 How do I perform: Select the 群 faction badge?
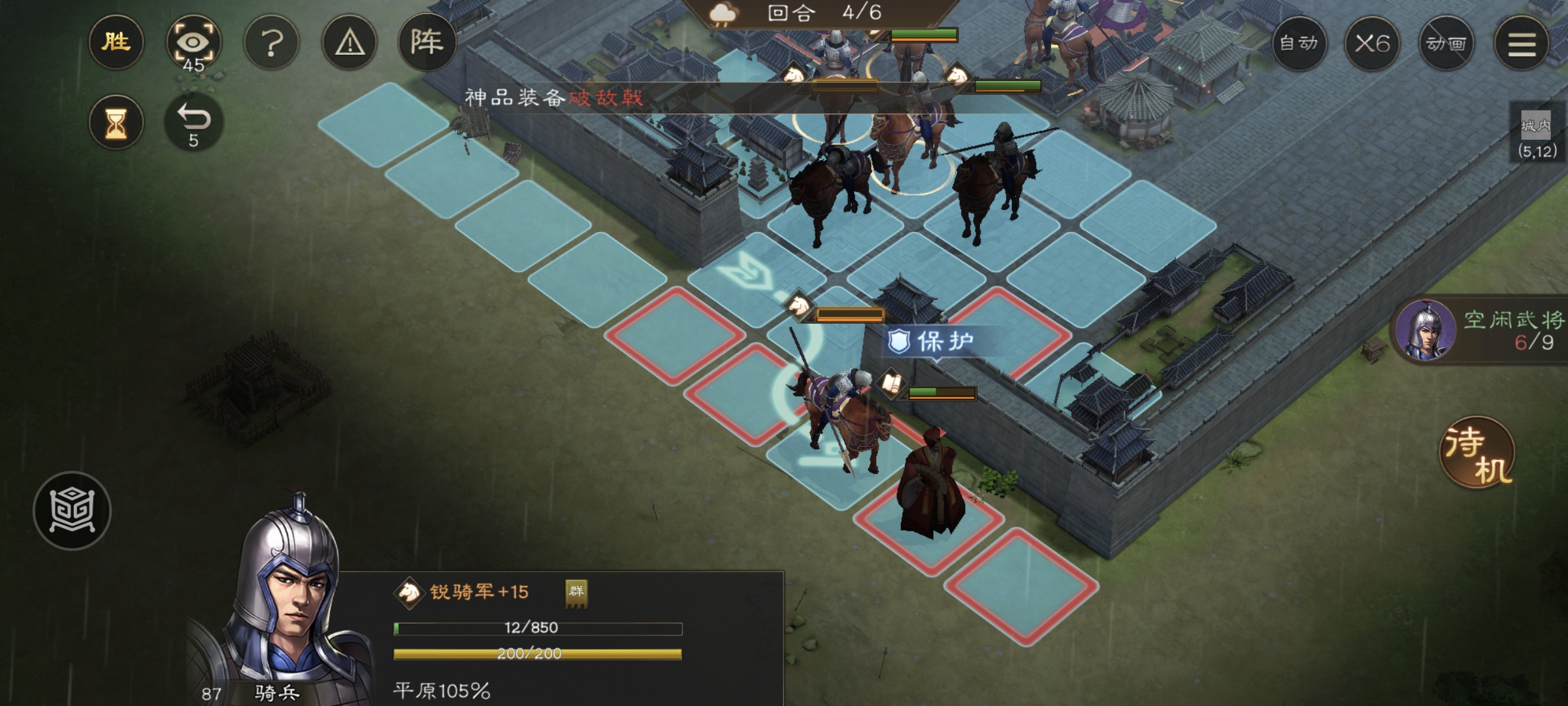click(576, 592)
